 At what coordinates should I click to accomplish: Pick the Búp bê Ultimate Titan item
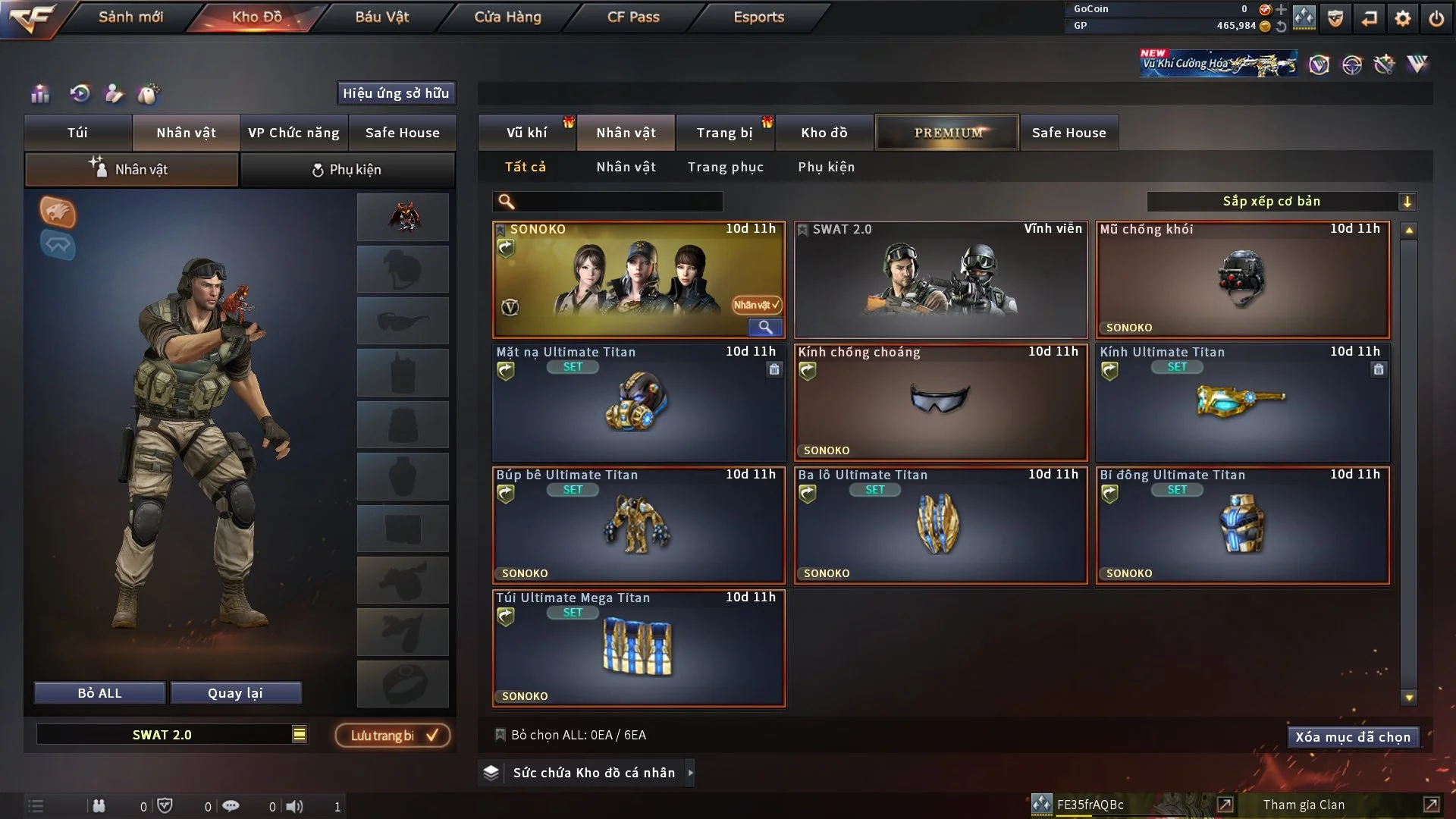[638, 526]
